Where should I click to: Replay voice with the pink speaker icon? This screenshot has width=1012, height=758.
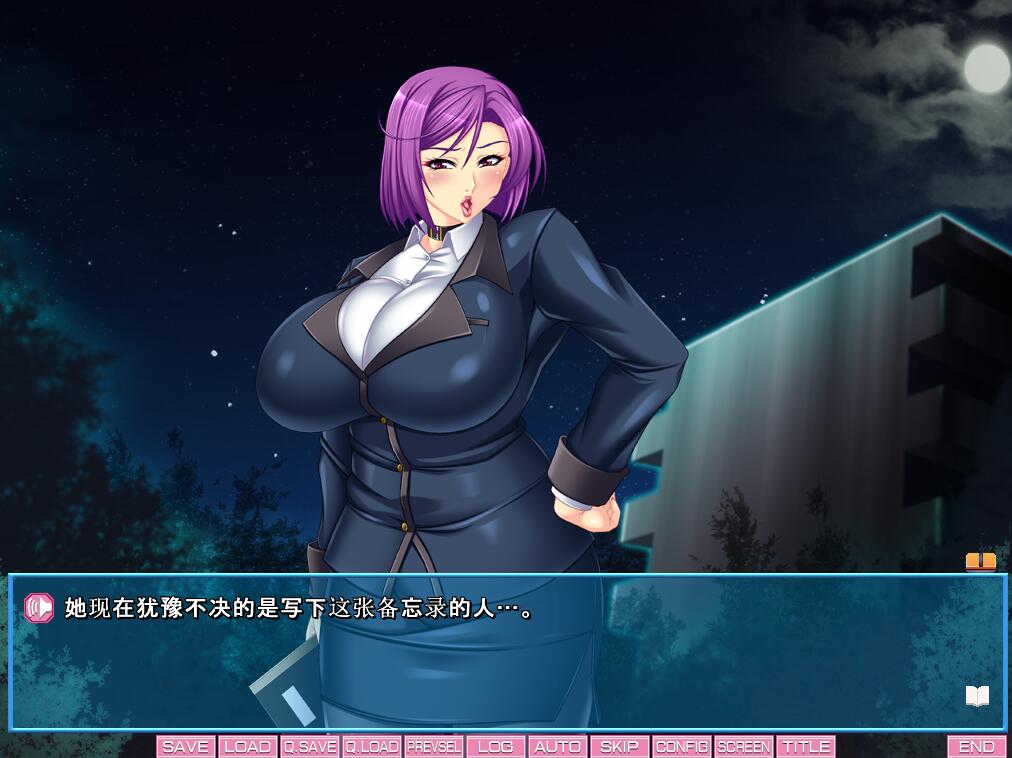[39, 607]
